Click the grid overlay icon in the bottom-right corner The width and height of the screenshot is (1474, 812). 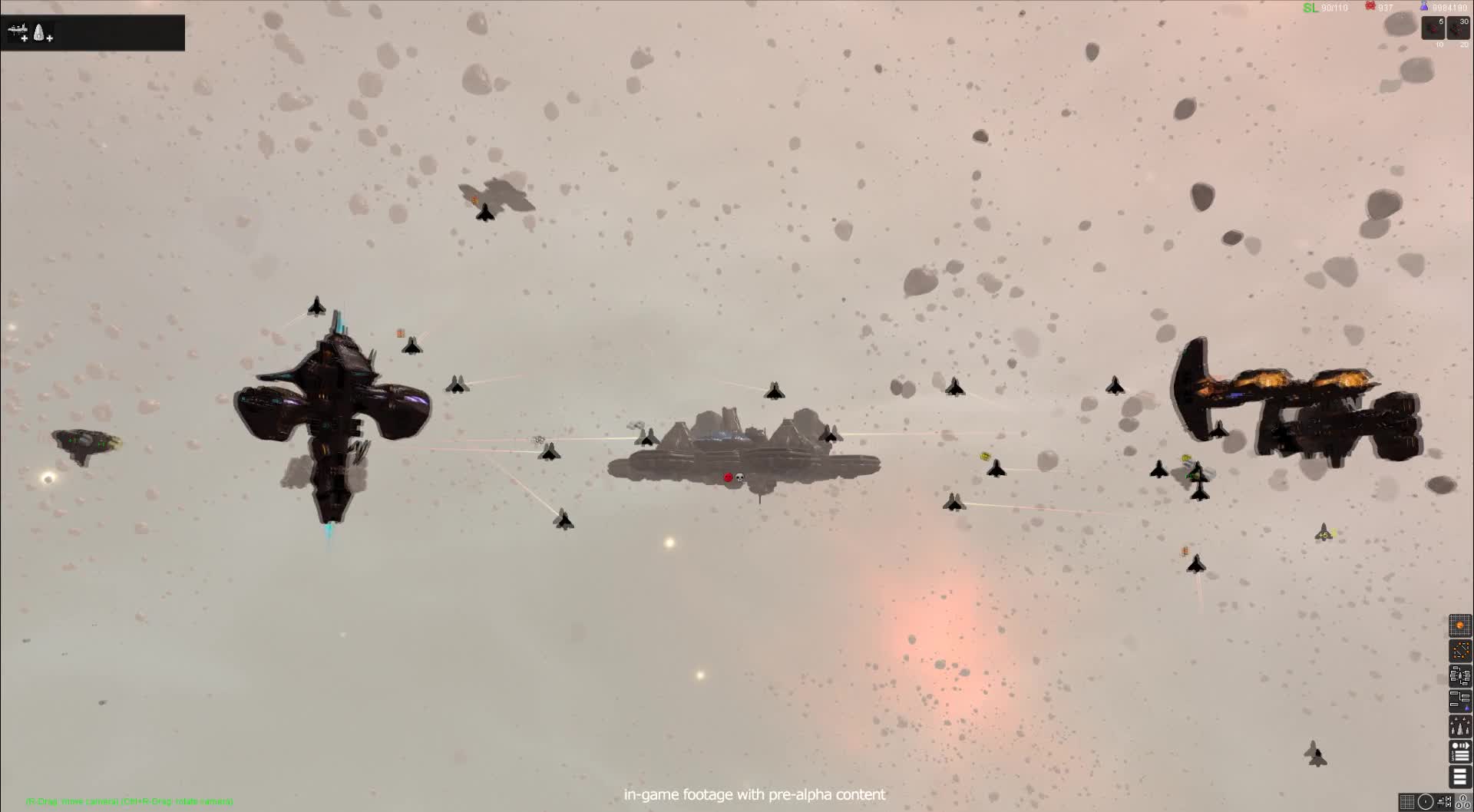click(x=1407, y=802)
